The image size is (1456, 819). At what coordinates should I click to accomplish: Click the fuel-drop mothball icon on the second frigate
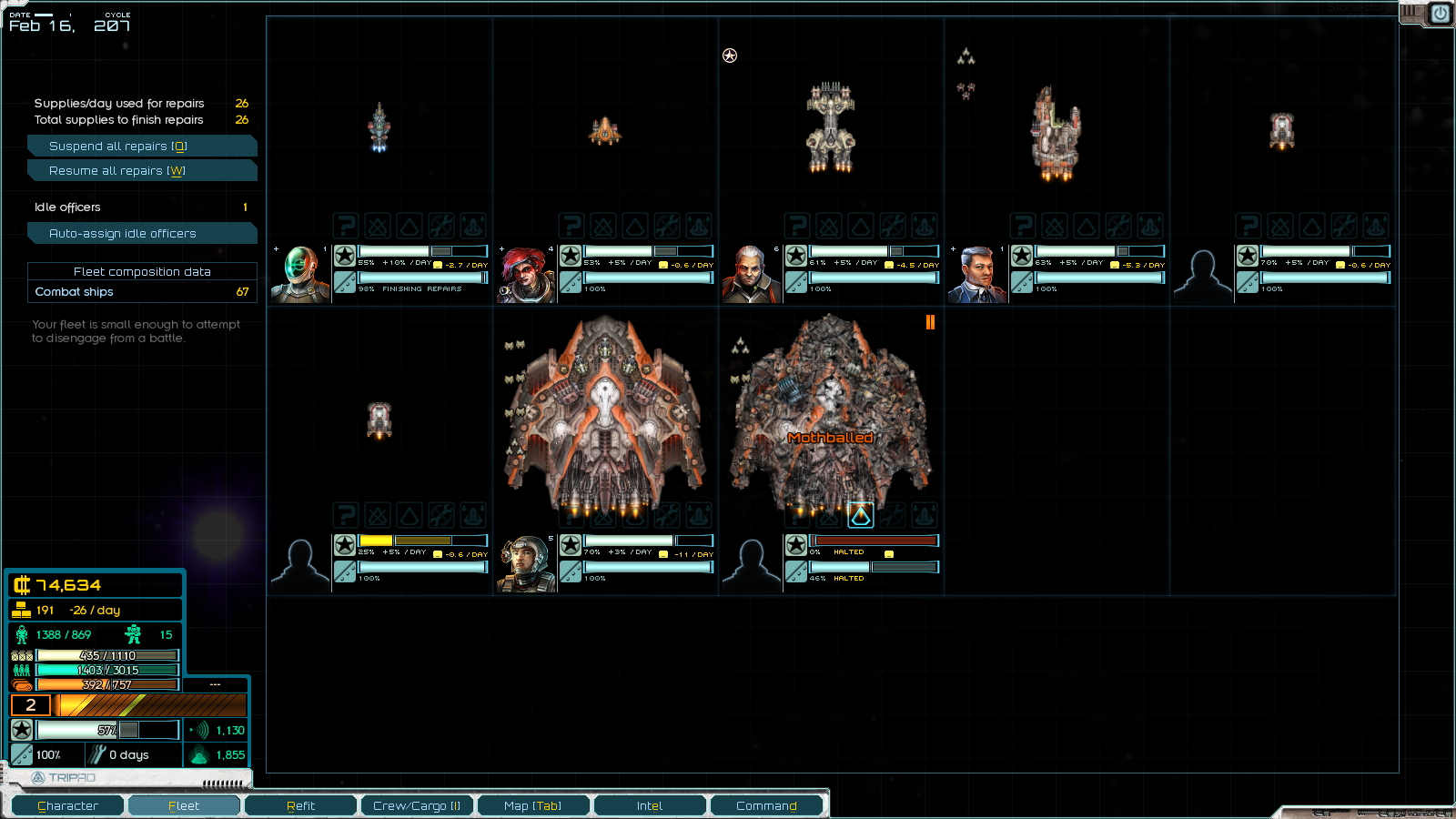point(634,226)
